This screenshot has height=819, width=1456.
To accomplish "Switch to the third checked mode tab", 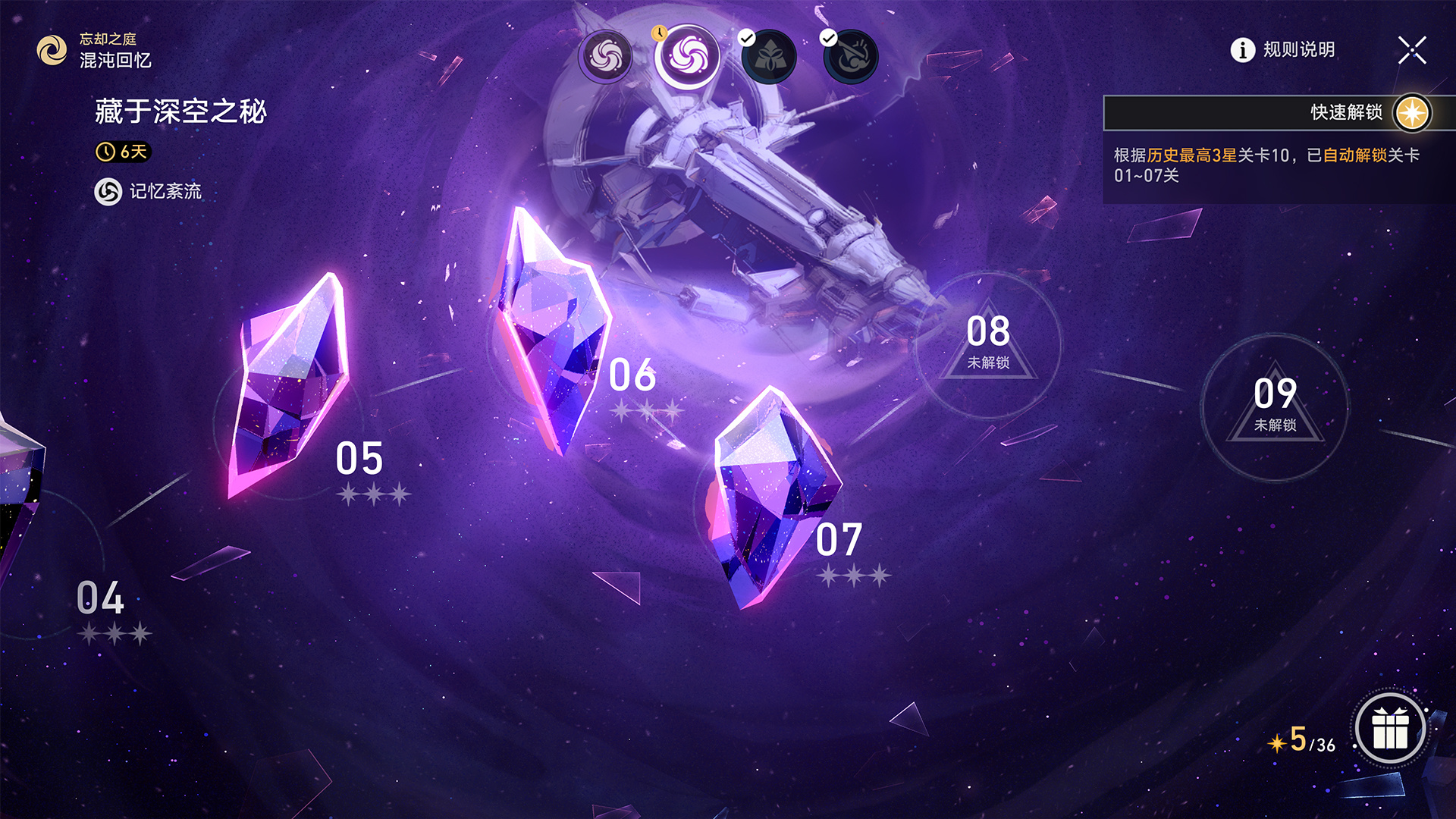I will point(769,55).
